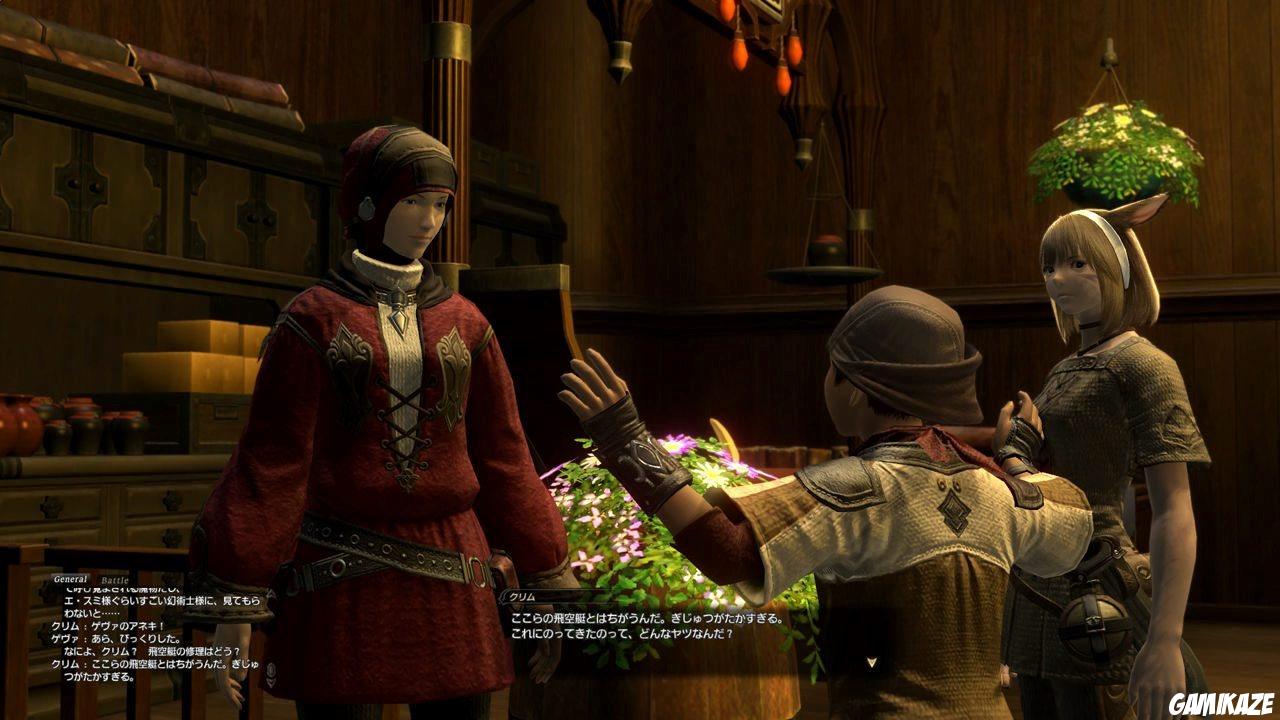Click the chat window's bottom indicator

271,683
